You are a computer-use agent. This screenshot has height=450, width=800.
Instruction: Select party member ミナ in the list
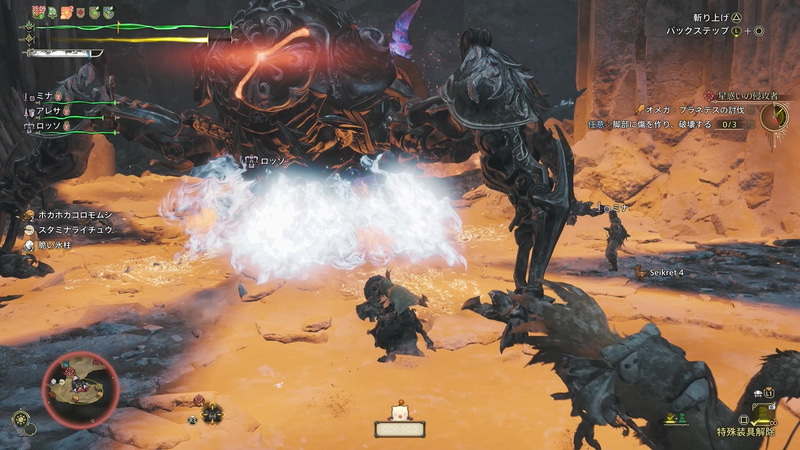[42, 97]
